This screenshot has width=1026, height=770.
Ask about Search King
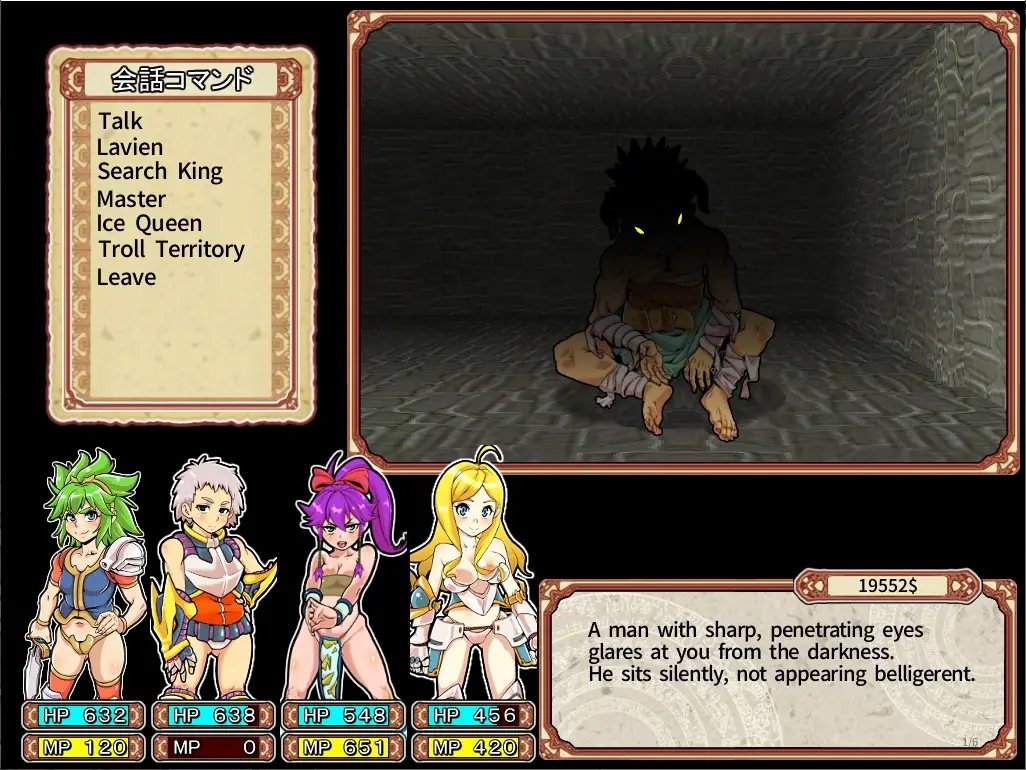tap(160, 172)
